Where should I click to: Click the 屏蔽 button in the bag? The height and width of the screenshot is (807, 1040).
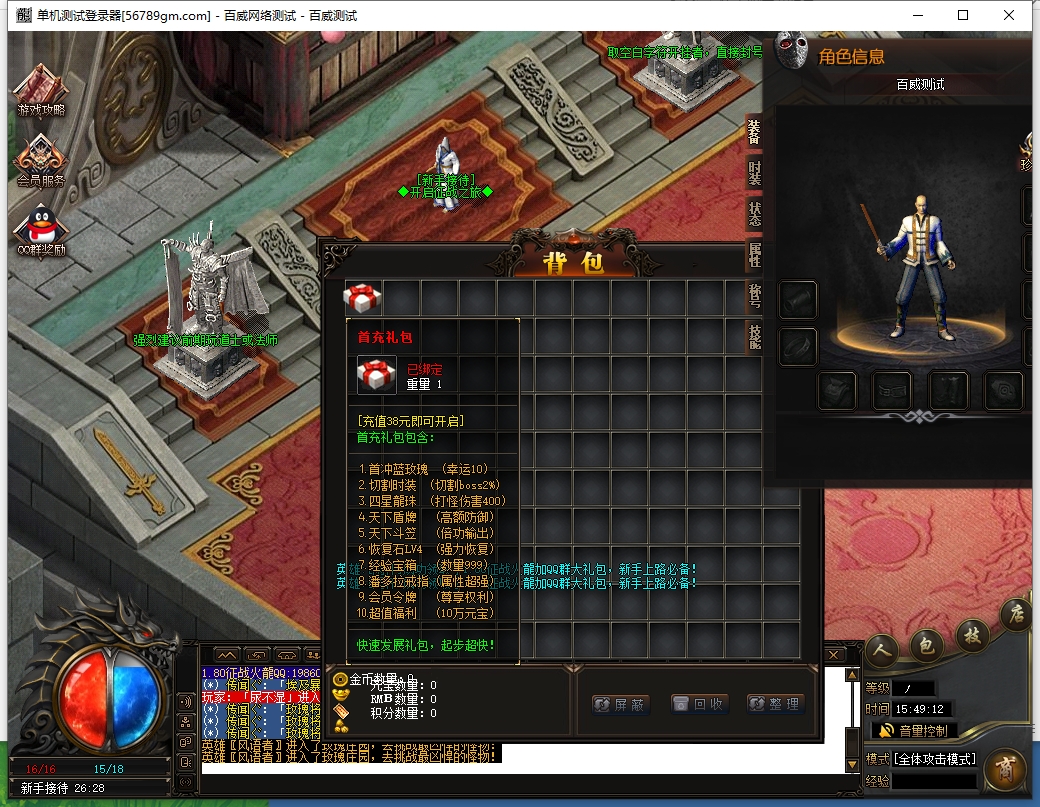[620, 704]
